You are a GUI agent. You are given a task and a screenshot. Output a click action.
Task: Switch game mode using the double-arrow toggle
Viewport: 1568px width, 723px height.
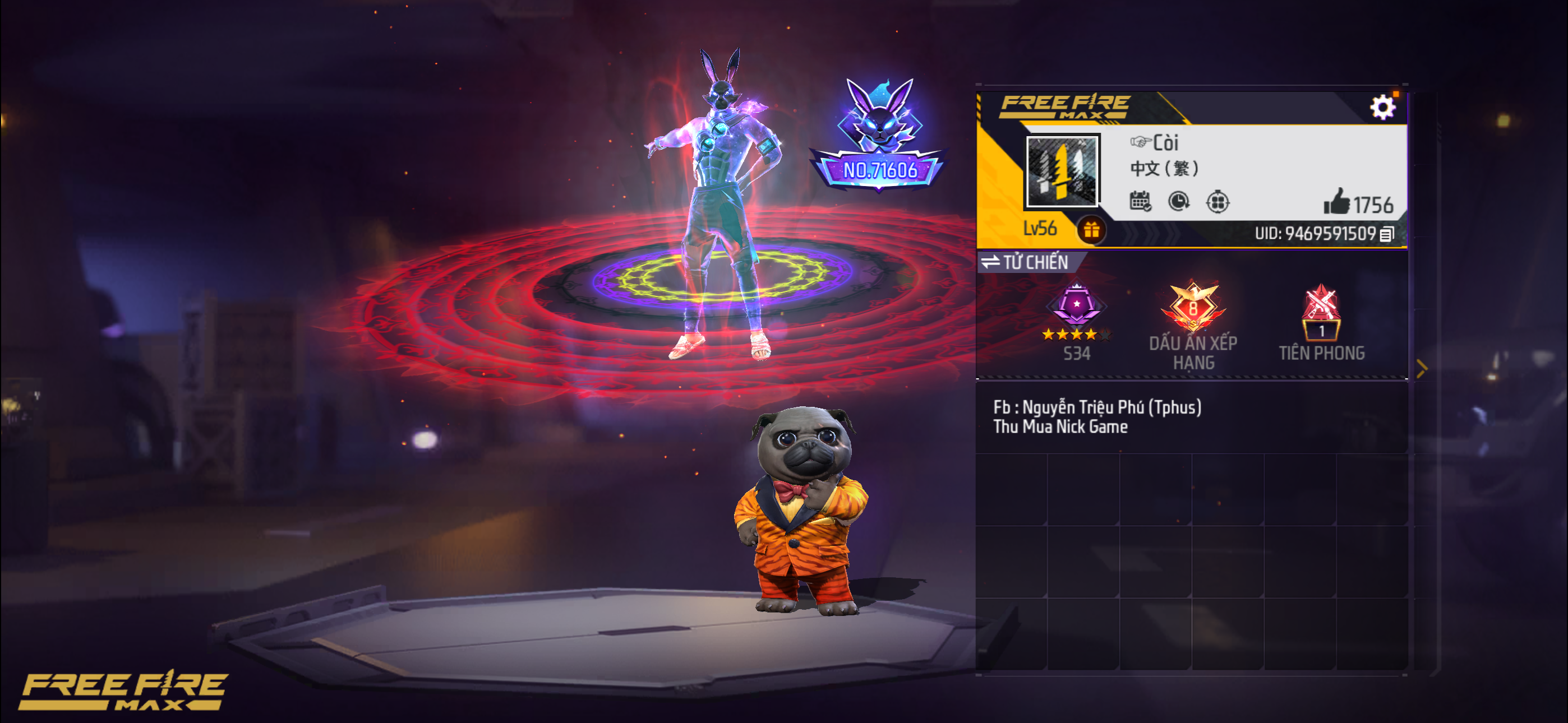[991, 261]
